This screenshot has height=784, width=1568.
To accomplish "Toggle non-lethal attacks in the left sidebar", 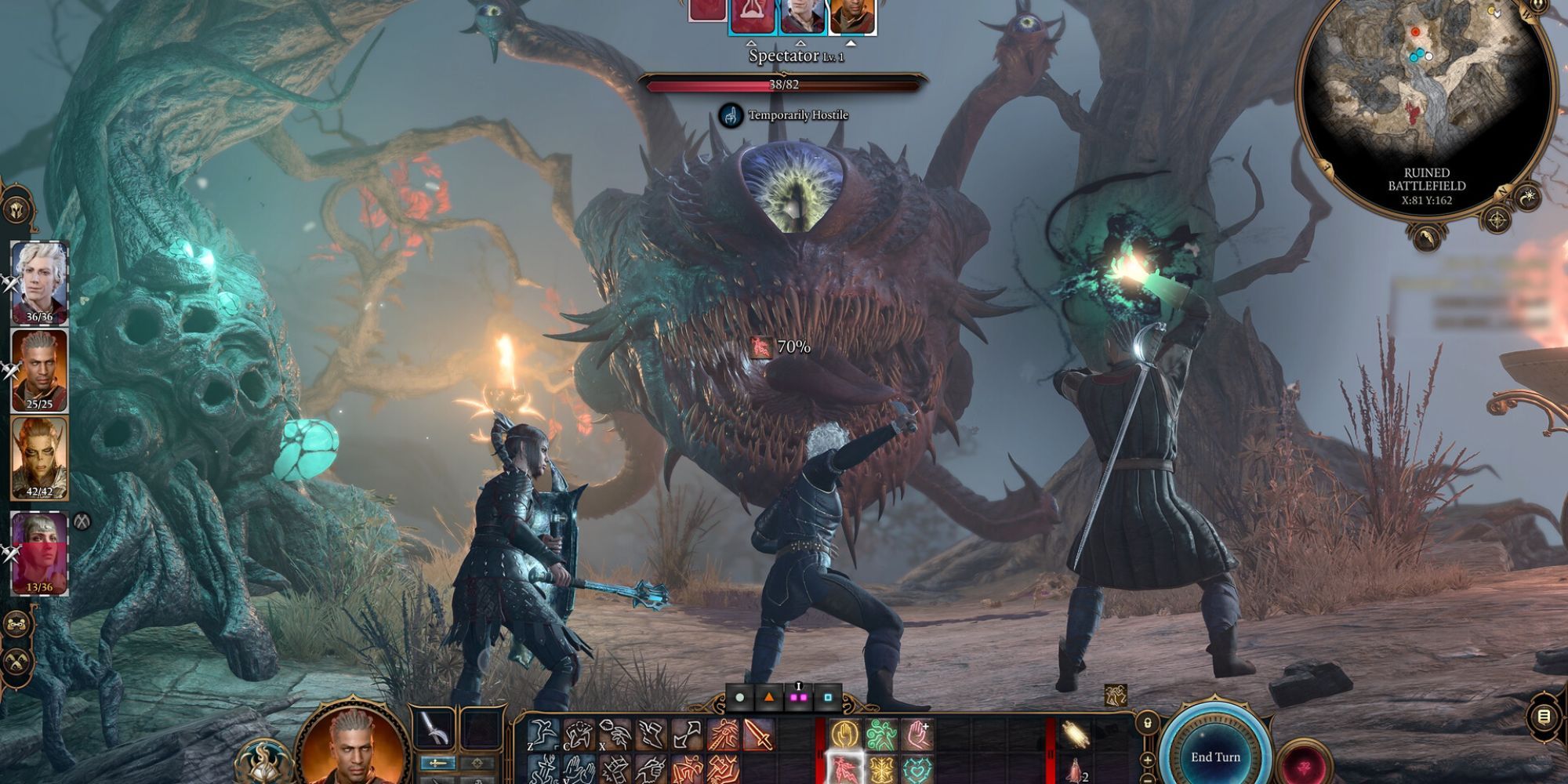I will tap(17, 662).
